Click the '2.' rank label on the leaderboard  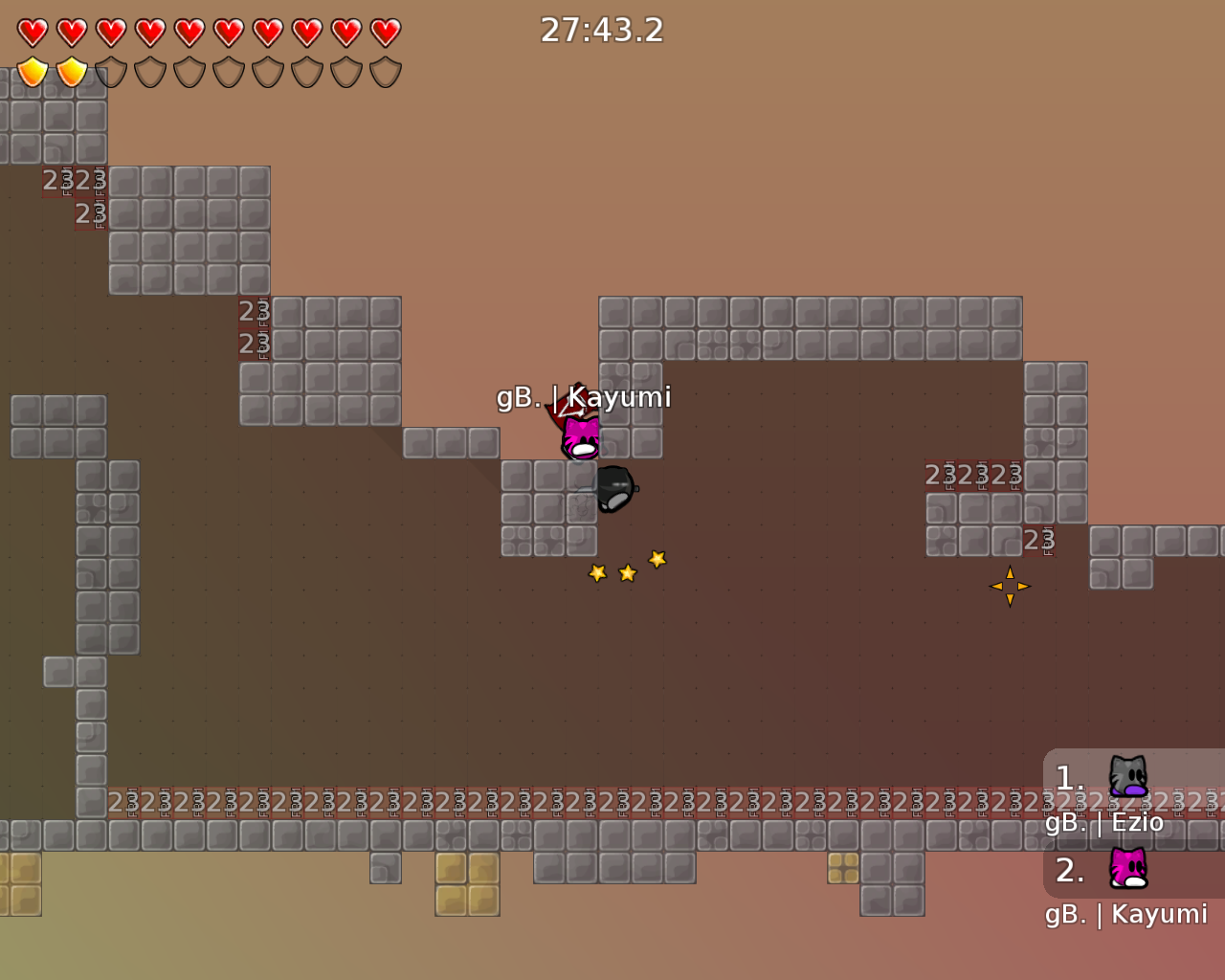click(1068, 870)
